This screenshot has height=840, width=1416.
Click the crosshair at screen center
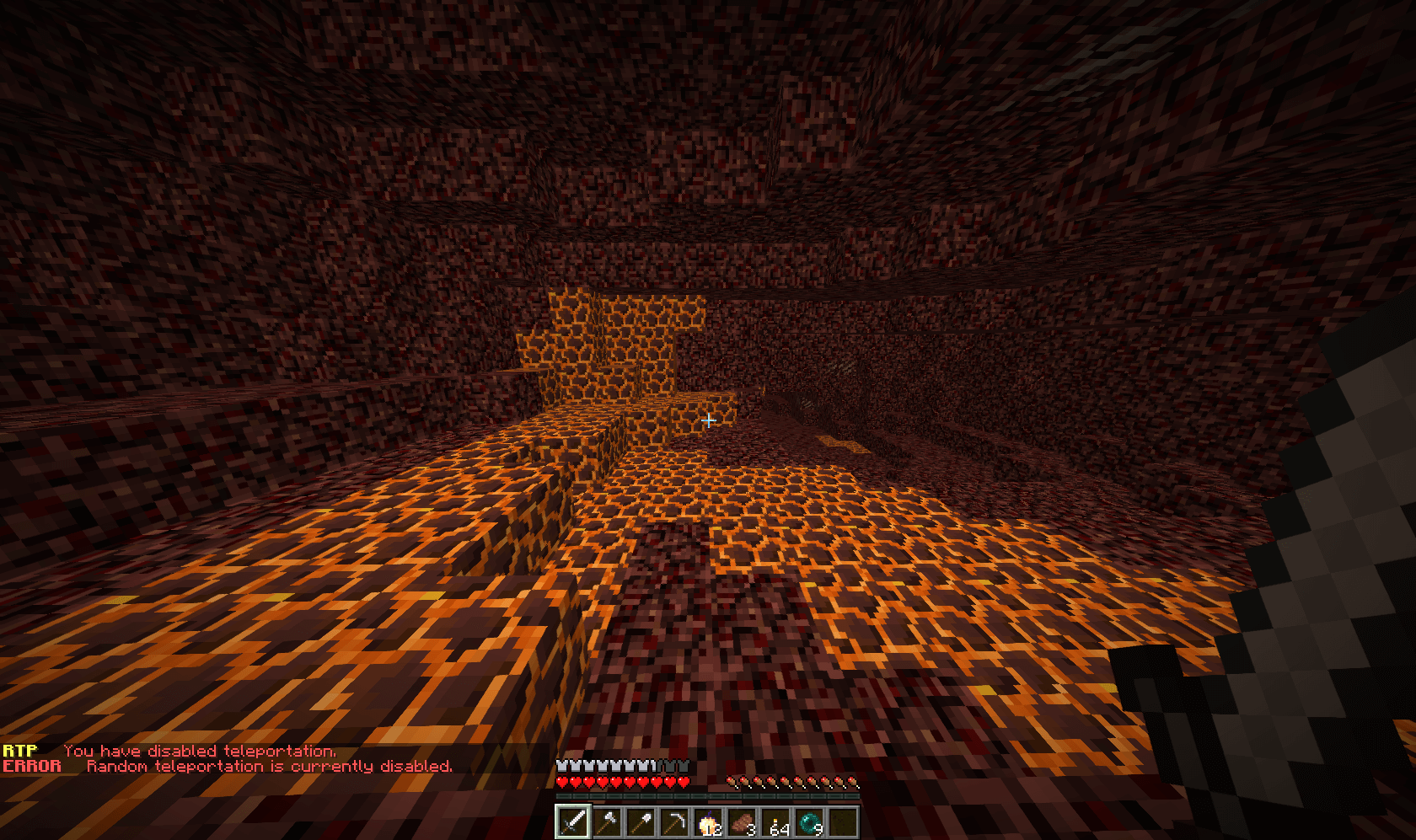(711, 420)
